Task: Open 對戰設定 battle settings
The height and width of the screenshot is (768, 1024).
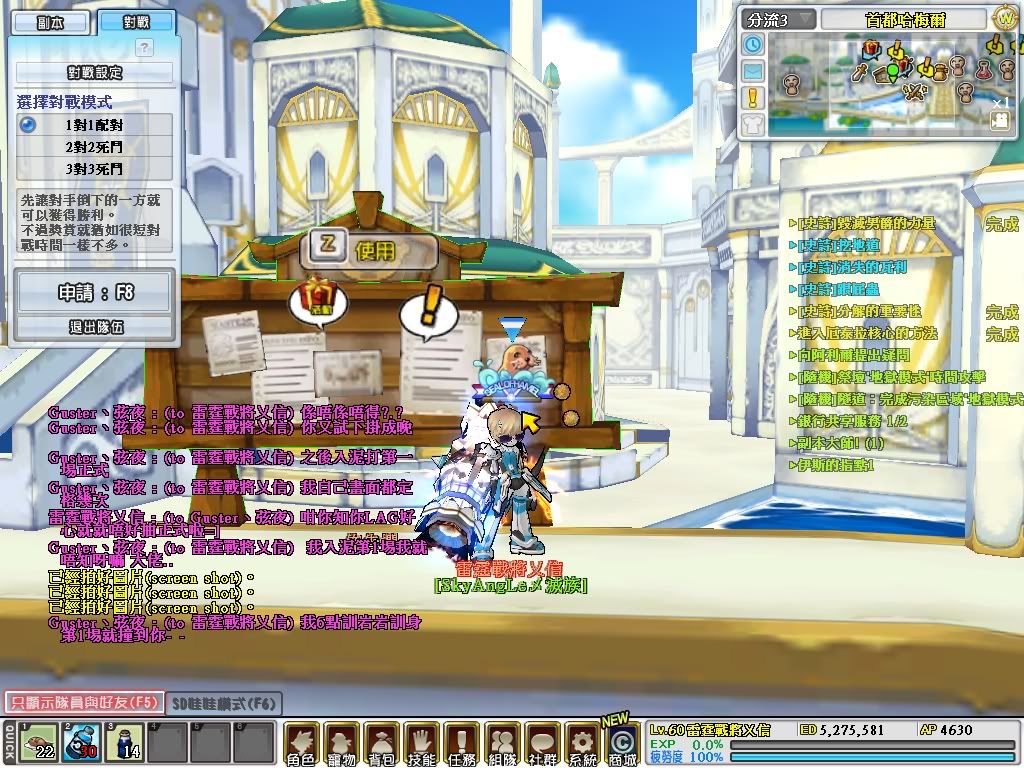Action: [x=94, y=72]
